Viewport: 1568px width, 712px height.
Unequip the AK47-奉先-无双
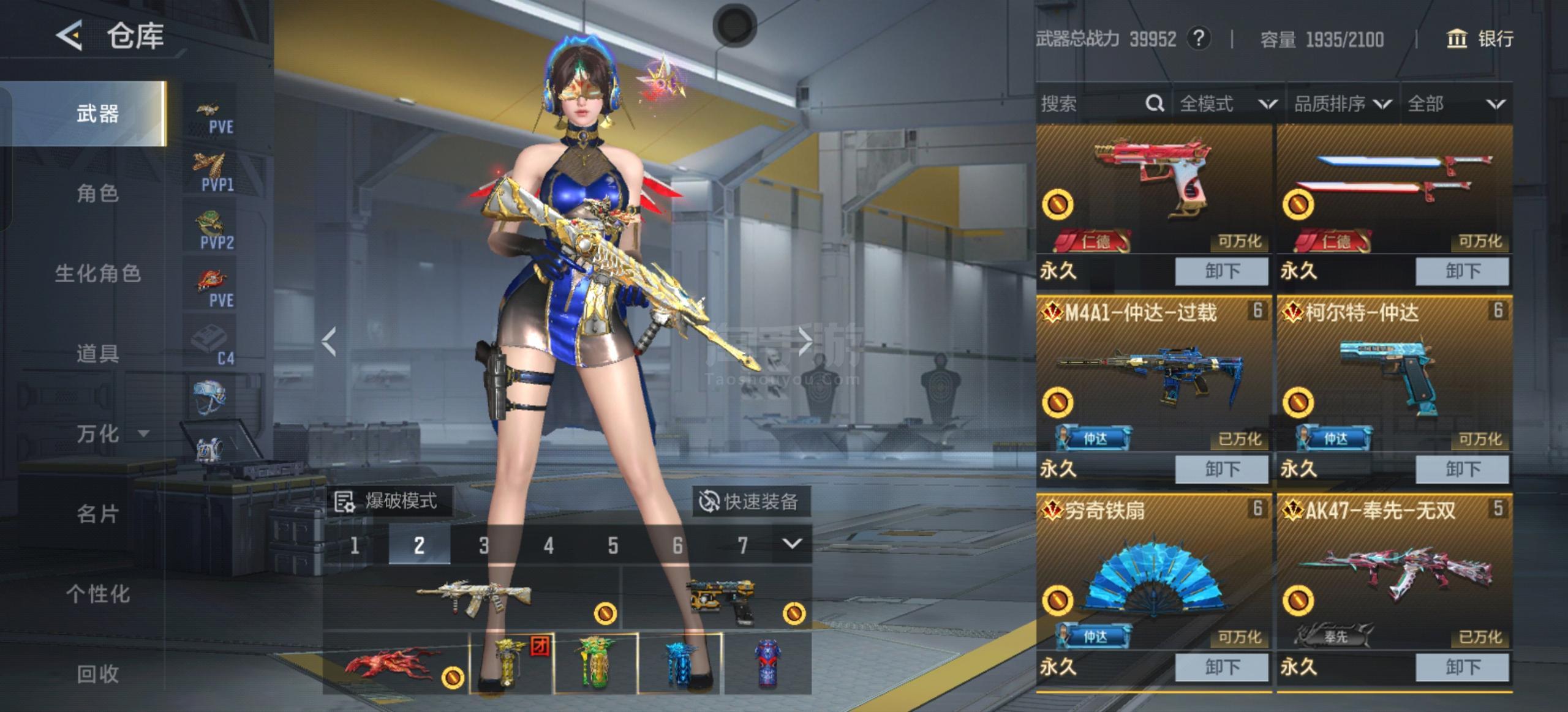click(x=1462, y=667)
